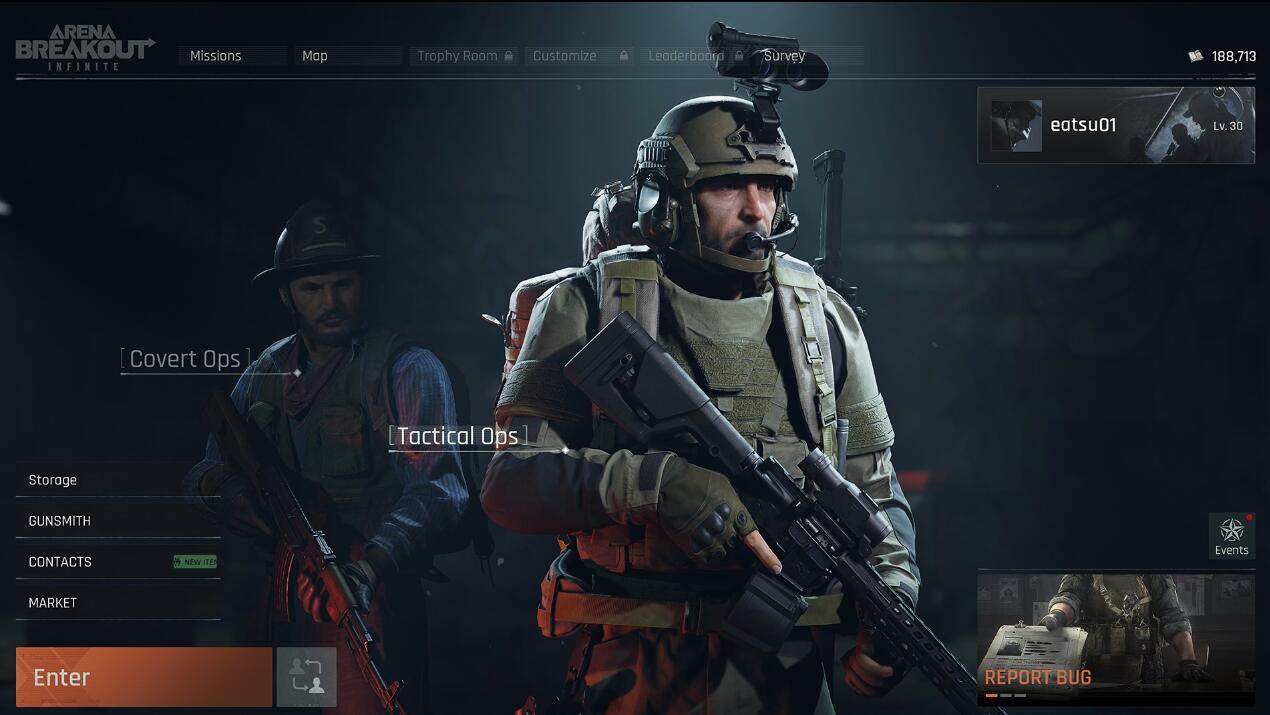
Task: Open the eatsu01 player profile card
Action: (1115, 125)
